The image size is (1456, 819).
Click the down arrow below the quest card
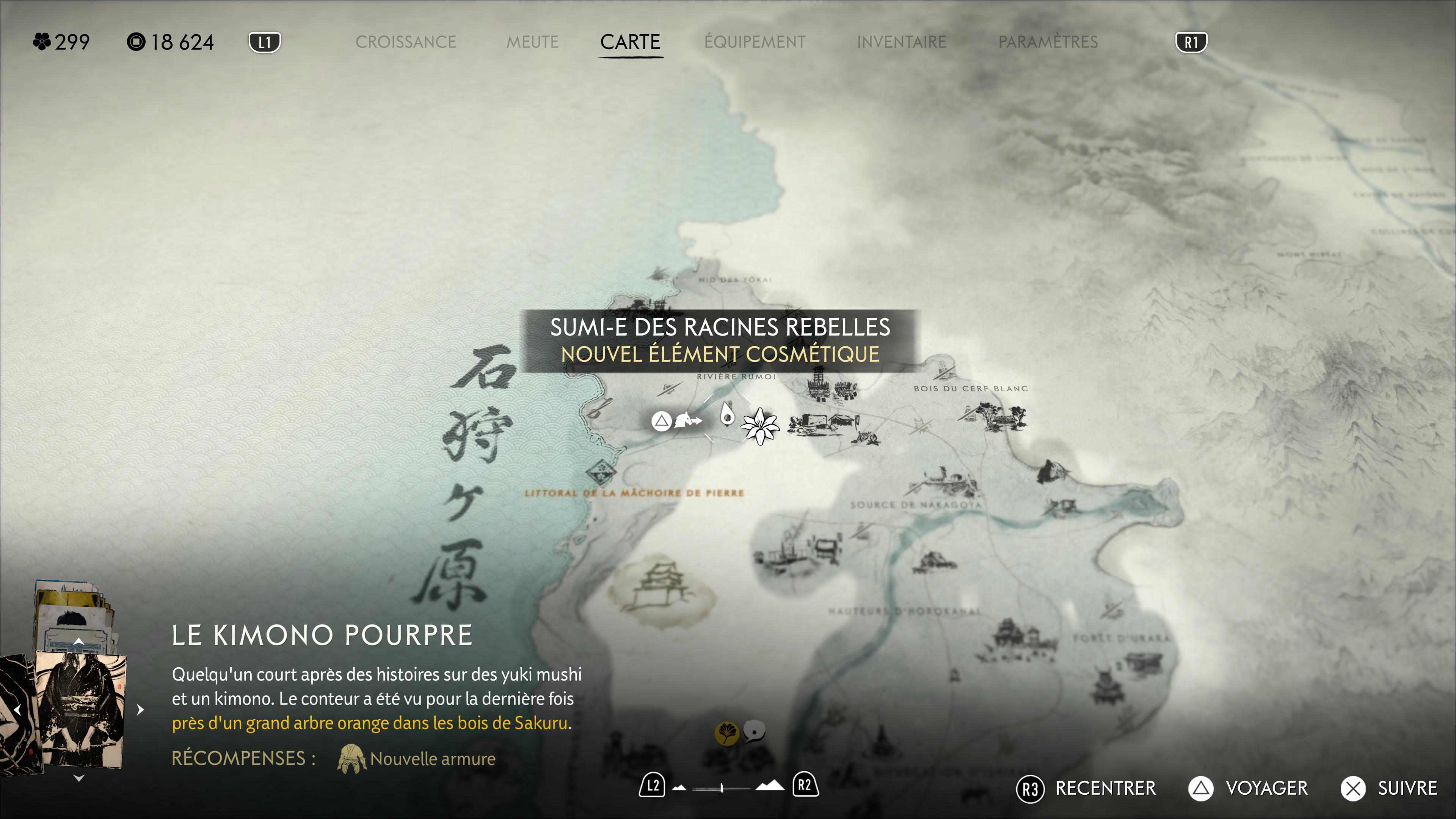click(78, 778)
